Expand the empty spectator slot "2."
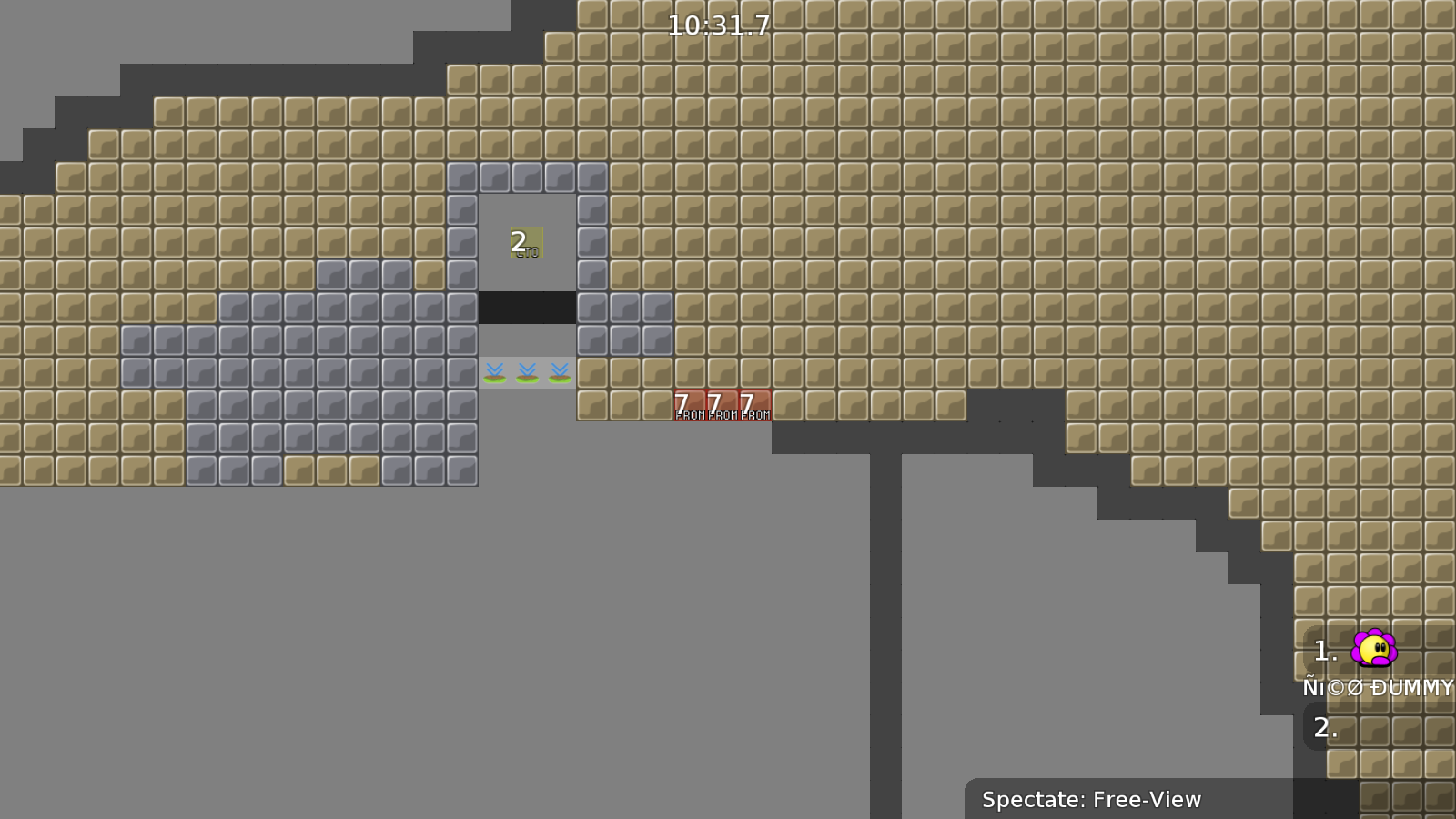 click(x=1326, y=727)
